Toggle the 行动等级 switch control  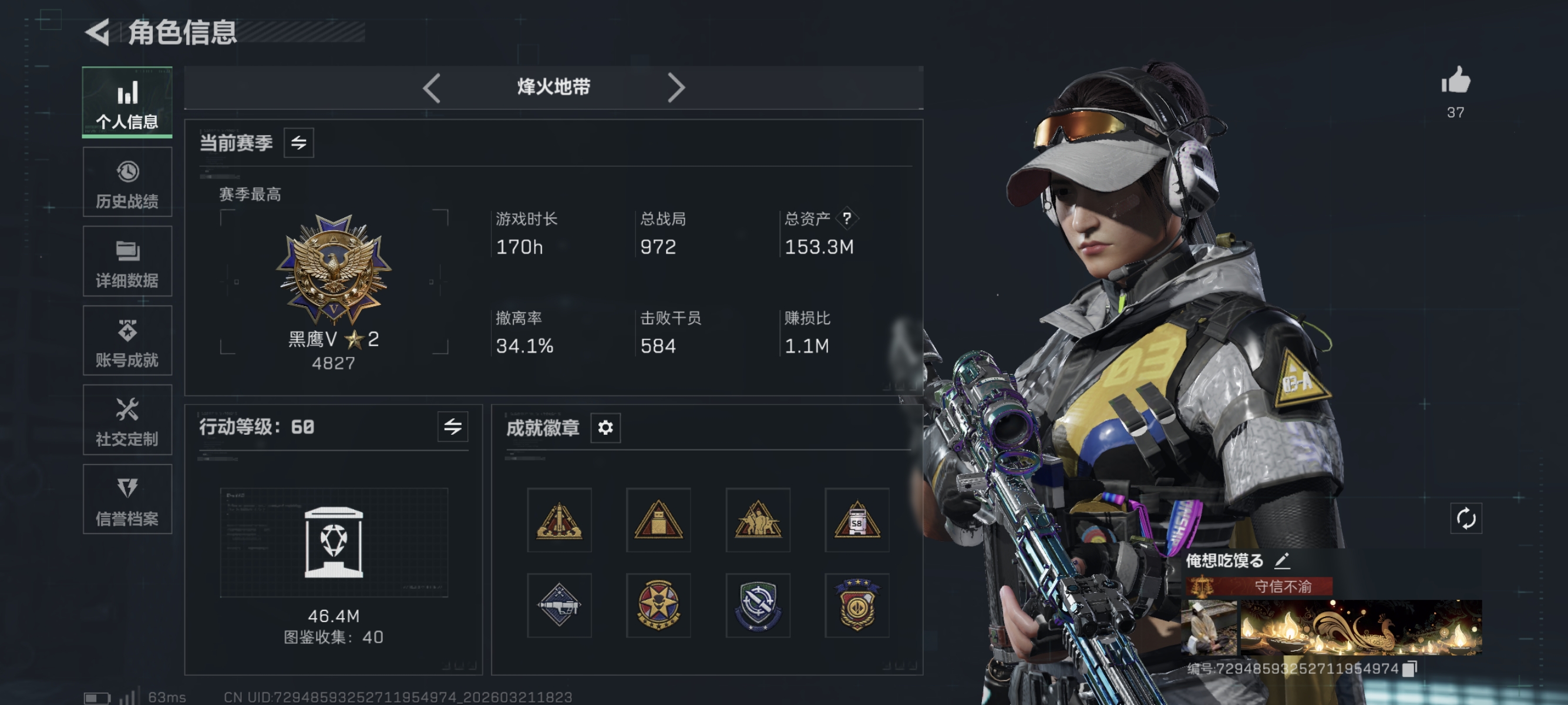point(454,428)
